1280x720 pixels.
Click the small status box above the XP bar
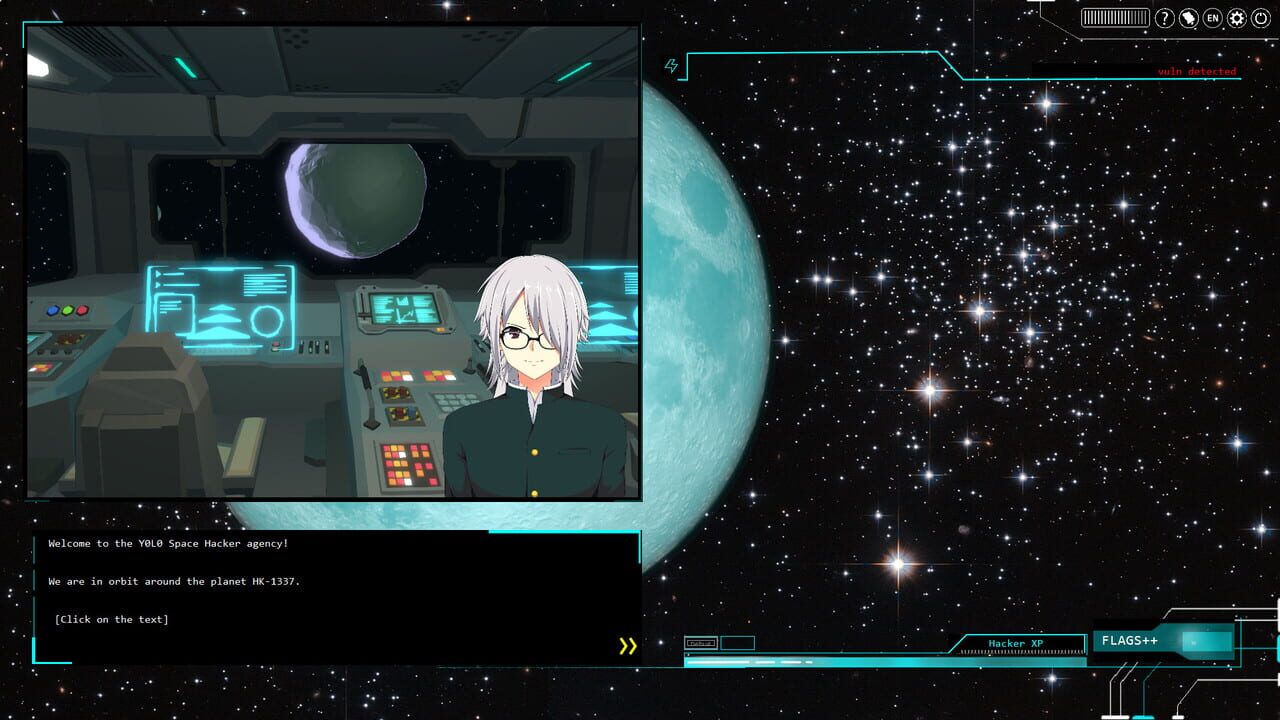pos(702,643)
